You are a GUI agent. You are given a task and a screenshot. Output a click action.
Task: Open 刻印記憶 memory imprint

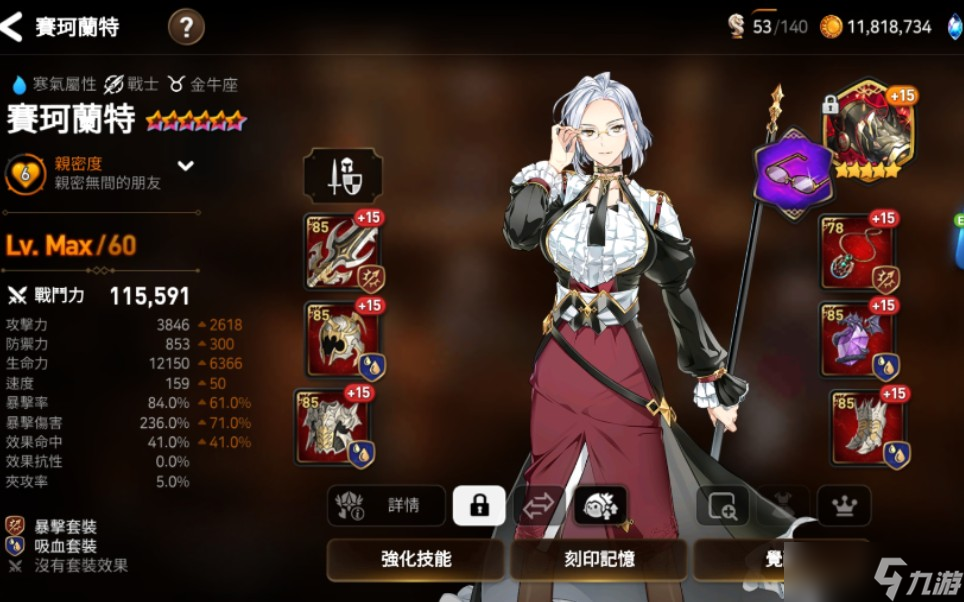click(598, 560)
